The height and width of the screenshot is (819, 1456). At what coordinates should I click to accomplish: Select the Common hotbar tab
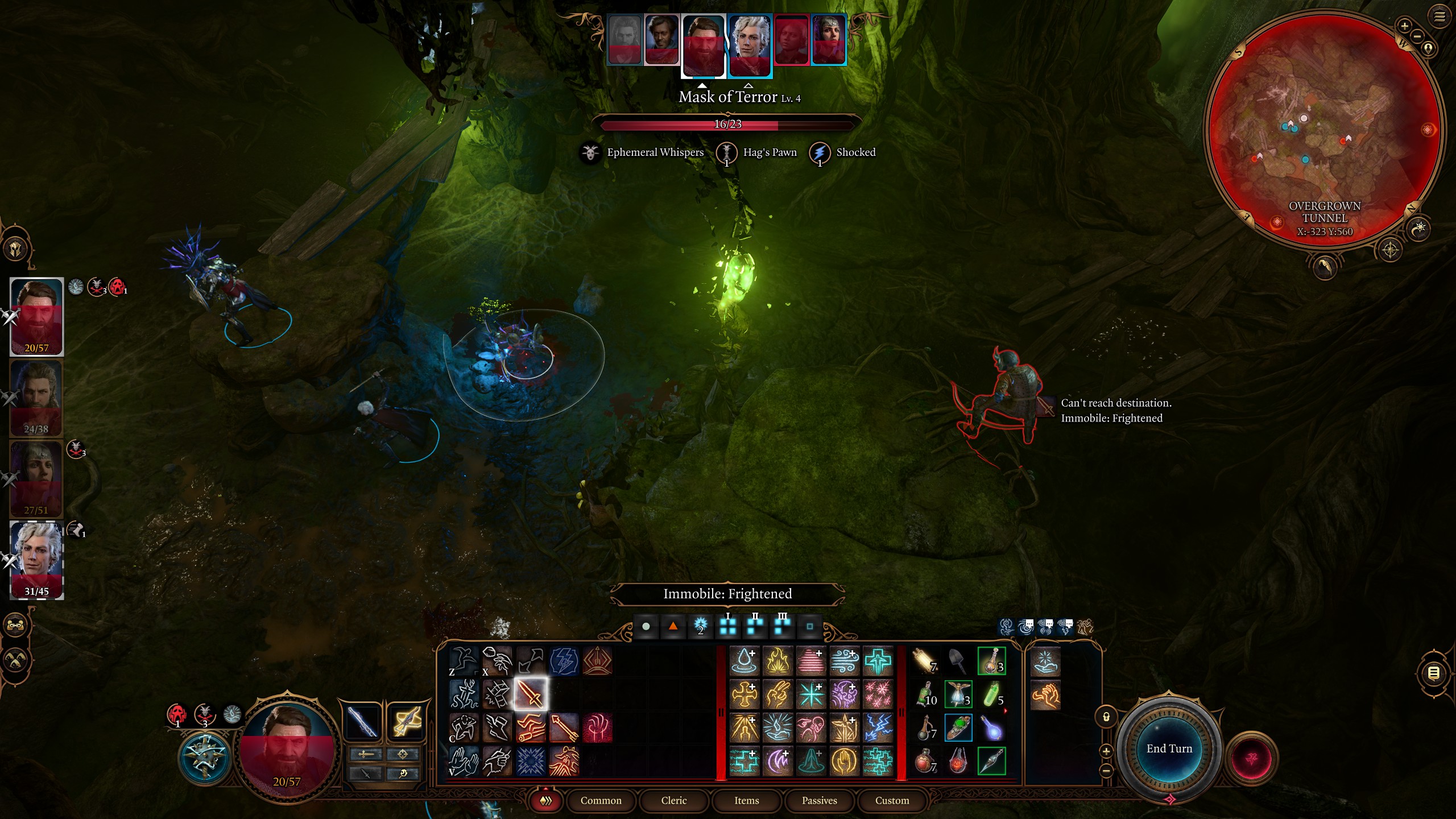coord(601,800)
